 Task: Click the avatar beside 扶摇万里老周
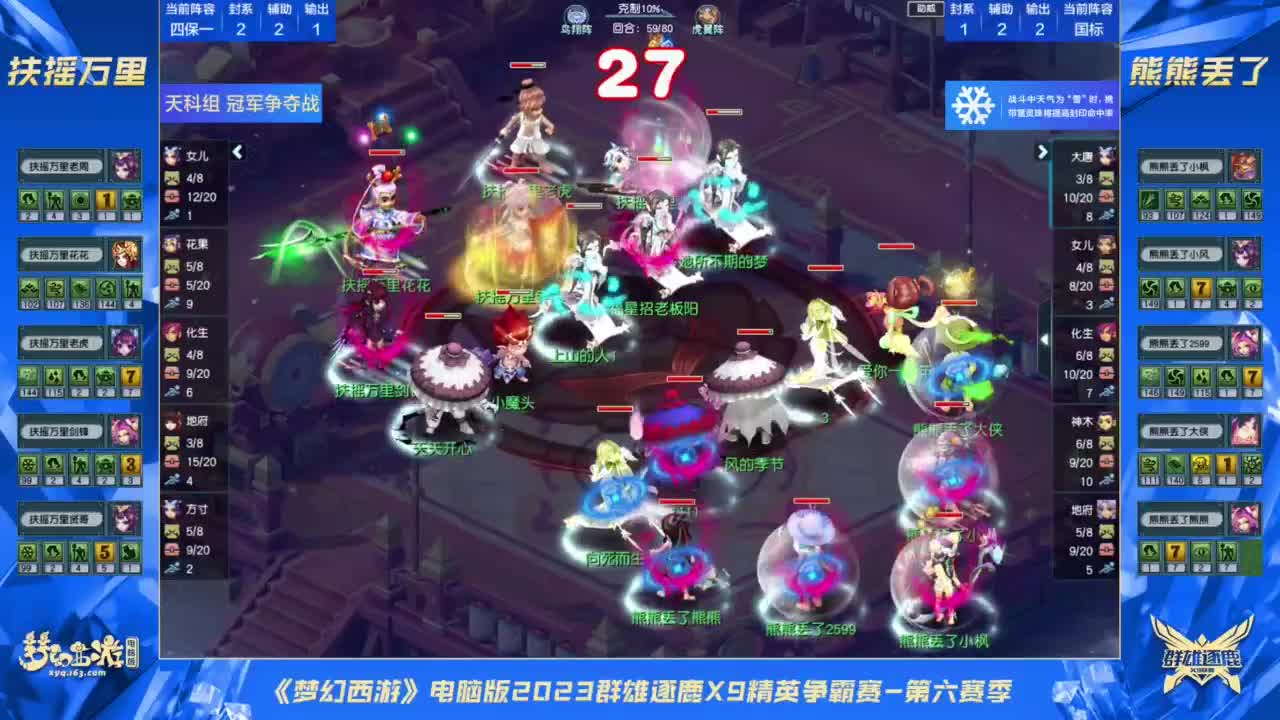(125, 167)
